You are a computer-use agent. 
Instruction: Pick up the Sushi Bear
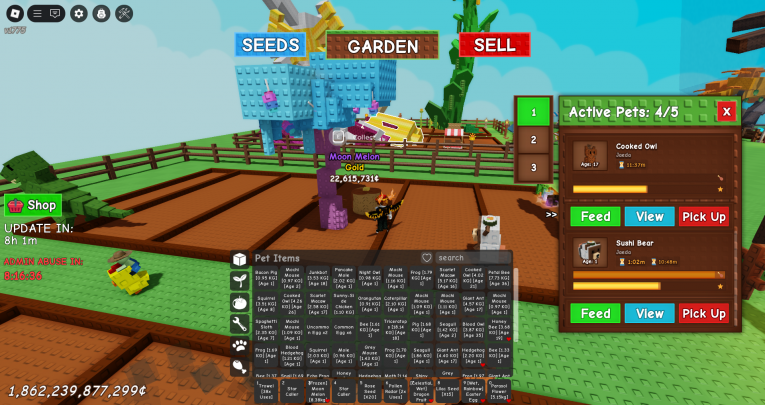coord(704,313)
